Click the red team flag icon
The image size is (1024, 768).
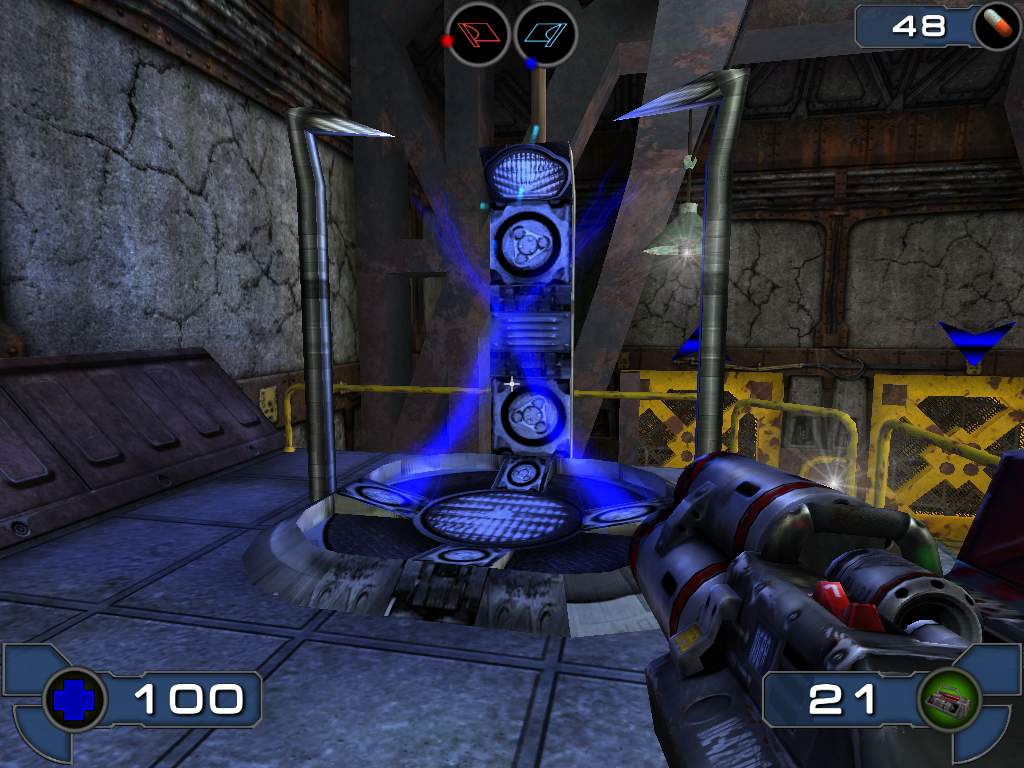click(478, 34)
